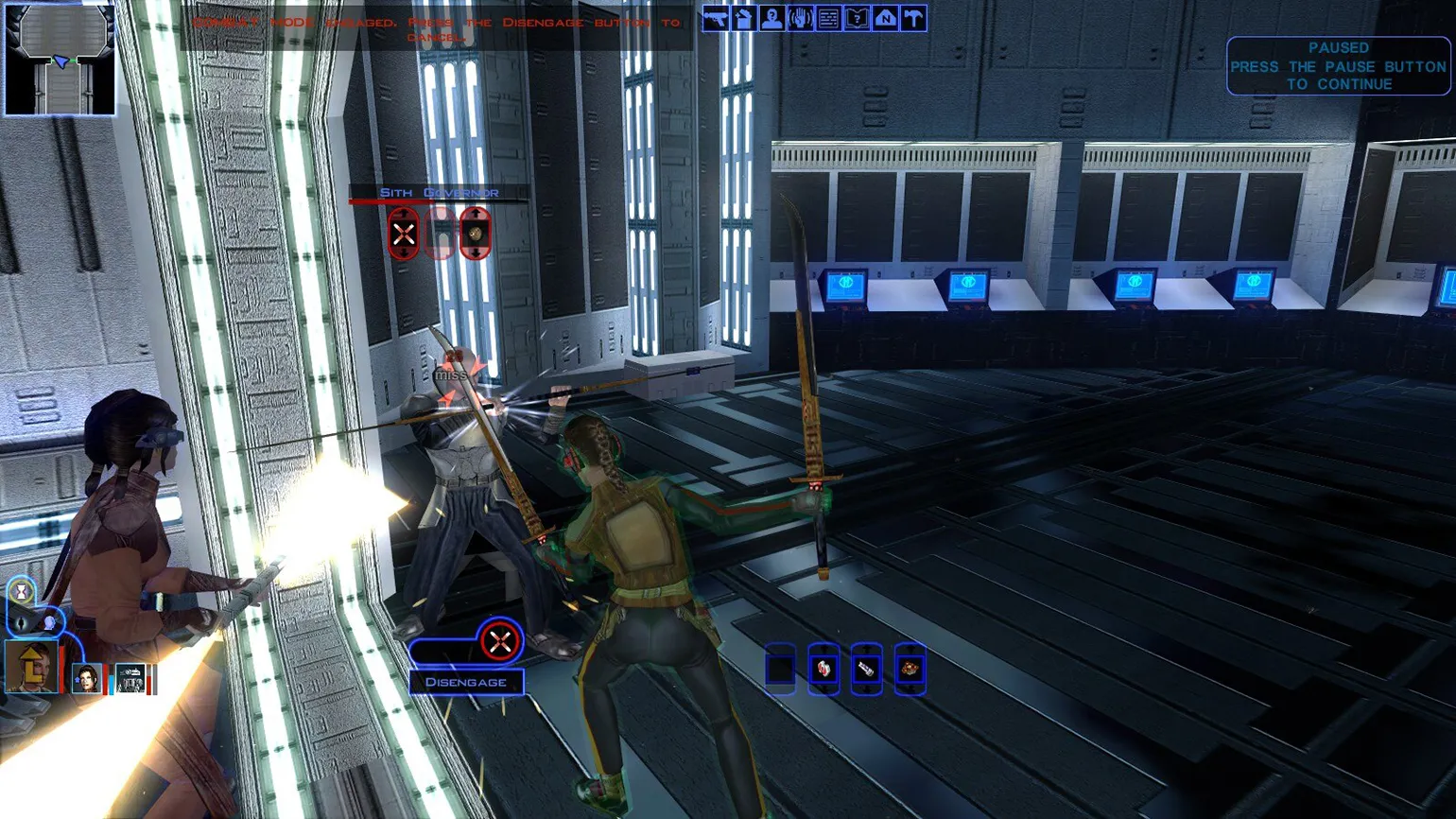
Task: Open the Abilities hand icon
Action: pyautogui.click(x=800, y=19)
